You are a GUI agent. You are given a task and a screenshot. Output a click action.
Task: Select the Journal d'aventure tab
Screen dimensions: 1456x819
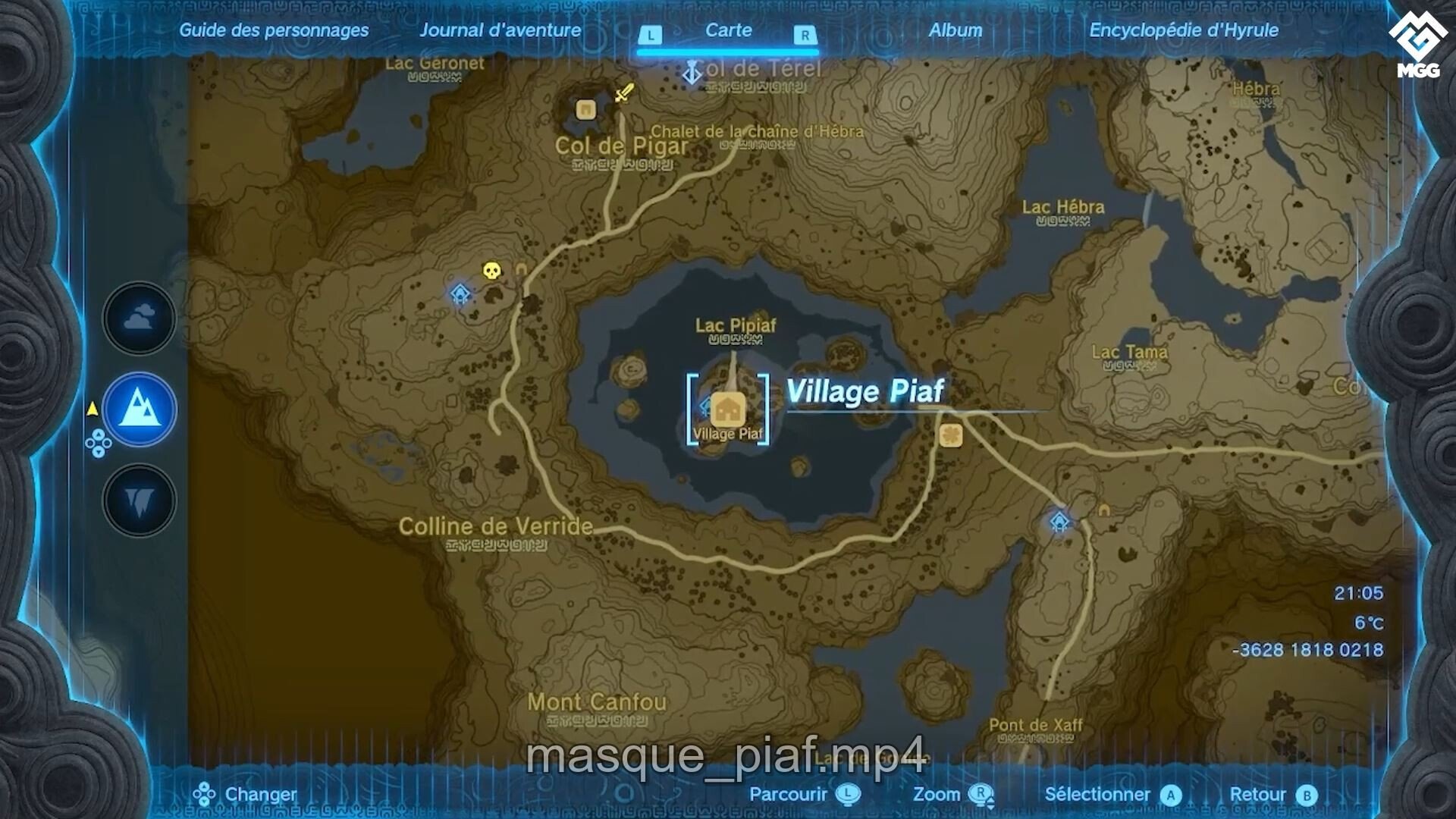click(502, 30)
